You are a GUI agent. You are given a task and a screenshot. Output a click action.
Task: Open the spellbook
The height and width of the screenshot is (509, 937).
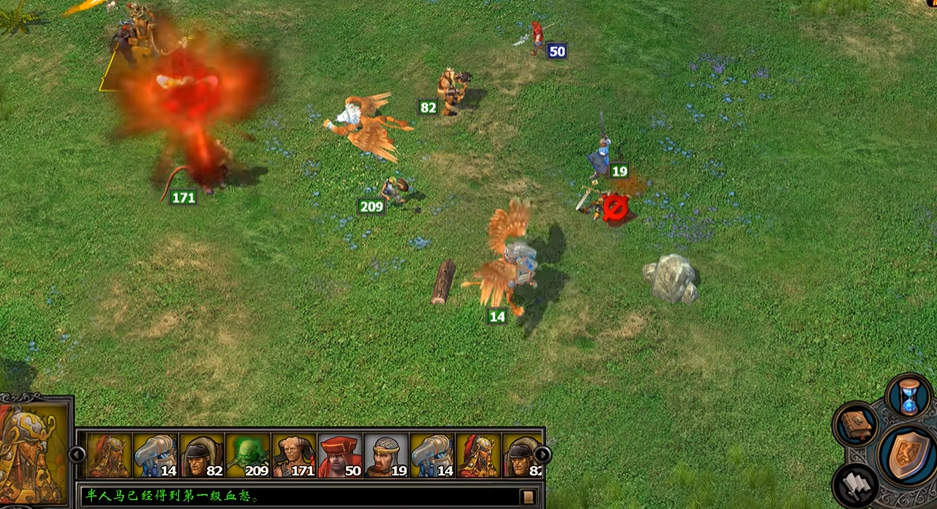pyautogui.click(x=857, y=425)
